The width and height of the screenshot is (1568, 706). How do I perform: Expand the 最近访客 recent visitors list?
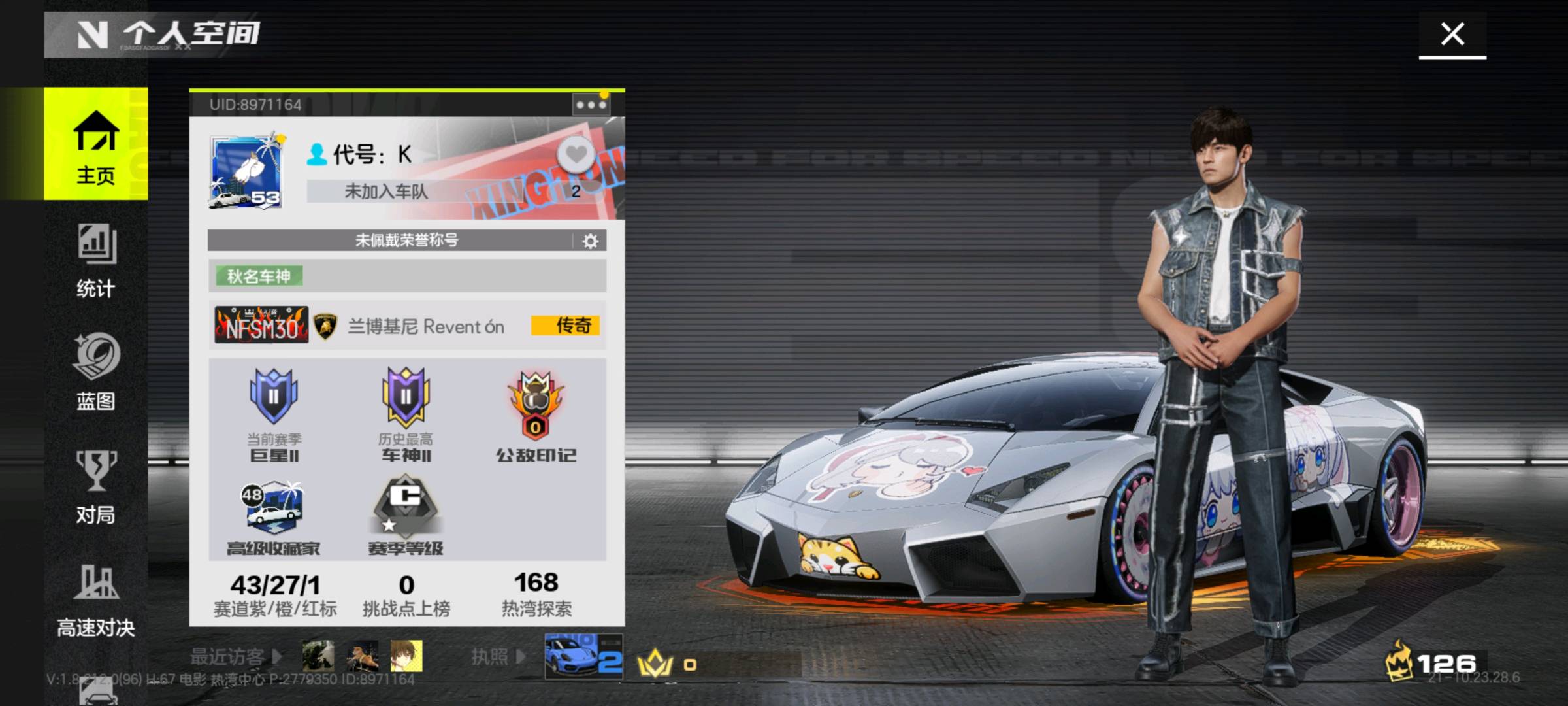(x=235, y=656)
